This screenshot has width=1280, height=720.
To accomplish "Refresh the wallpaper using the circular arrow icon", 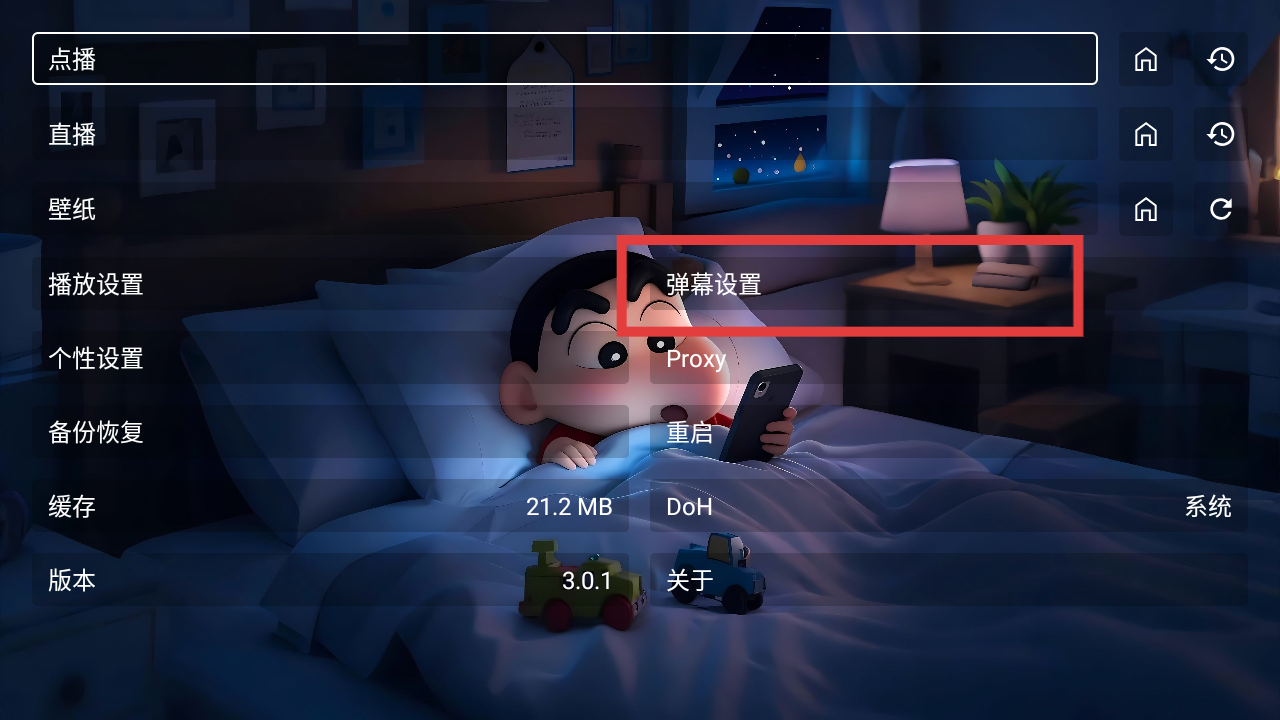I will tap(1220, 209).
